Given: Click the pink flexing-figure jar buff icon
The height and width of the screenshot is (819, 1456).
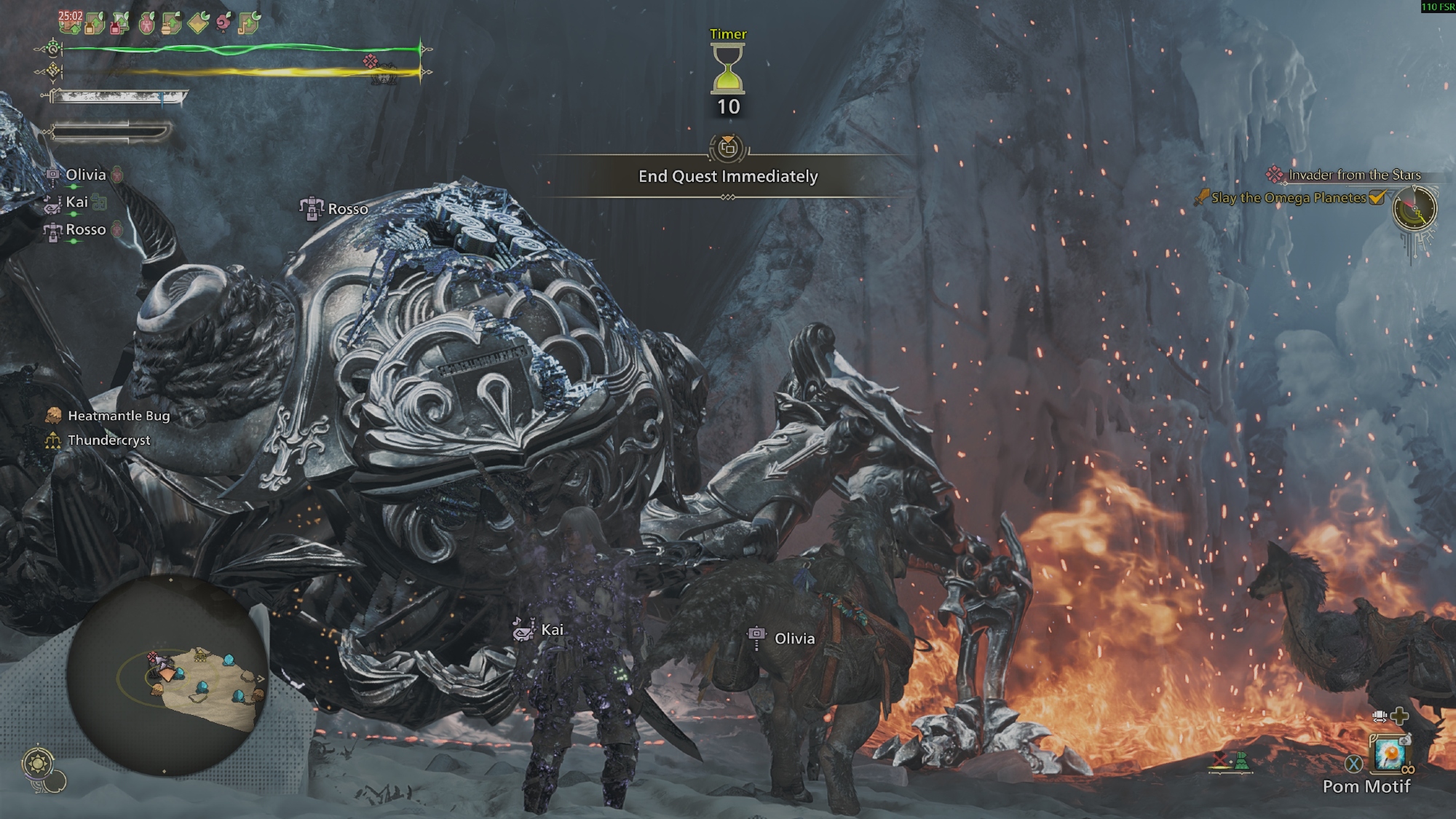Looking at the screenshot, I should pos(146,24).
